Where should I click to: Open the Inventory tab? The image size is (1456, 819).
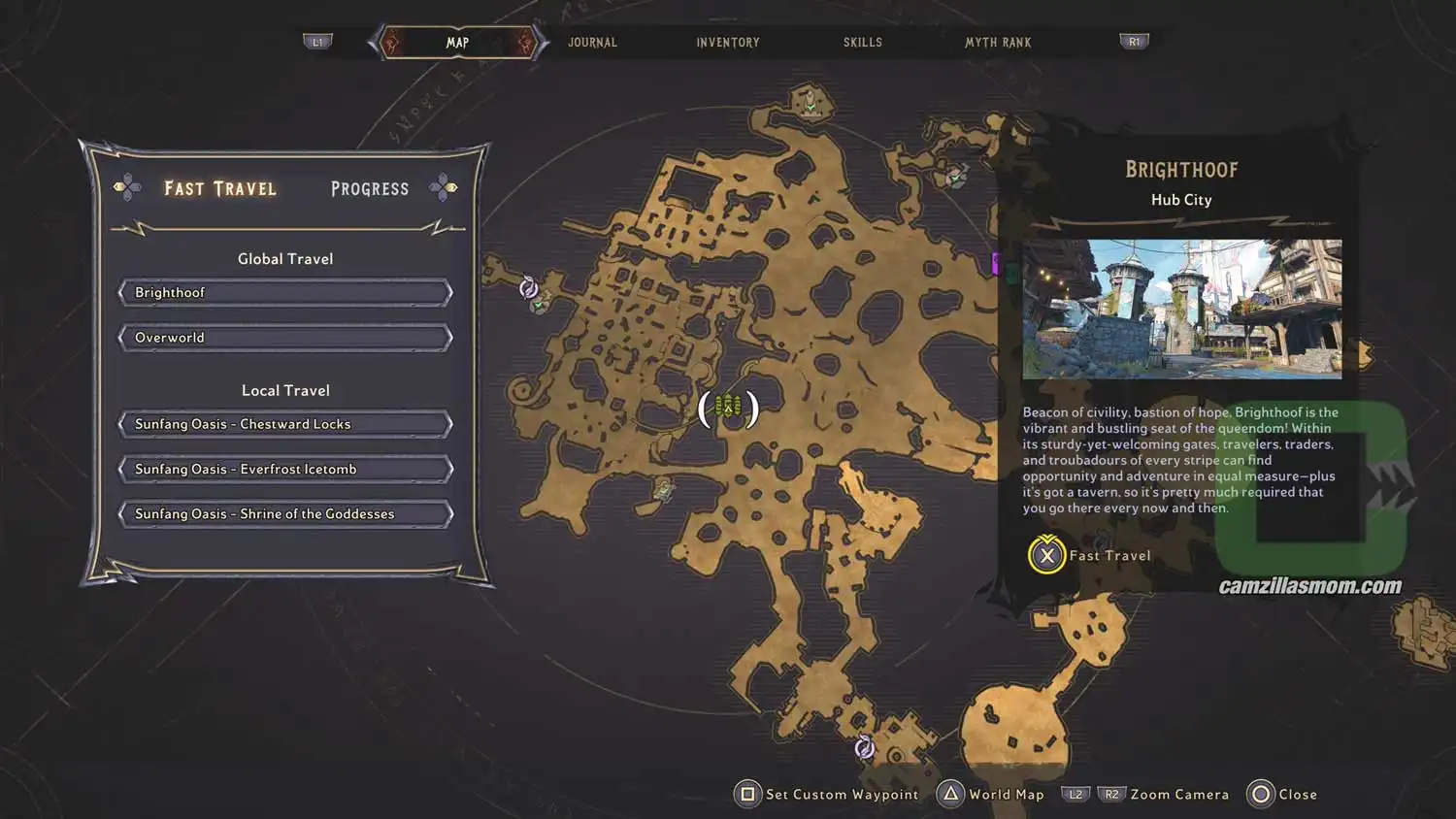(727, 42)
